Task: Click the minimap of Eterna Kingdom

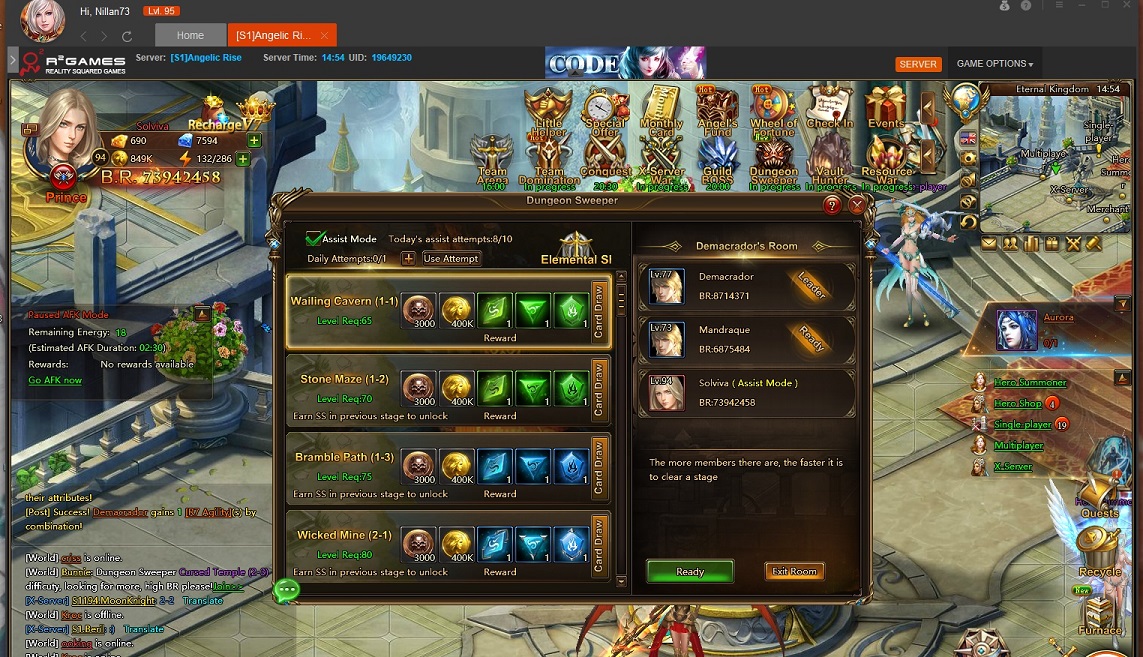Action: point(1055,148)
